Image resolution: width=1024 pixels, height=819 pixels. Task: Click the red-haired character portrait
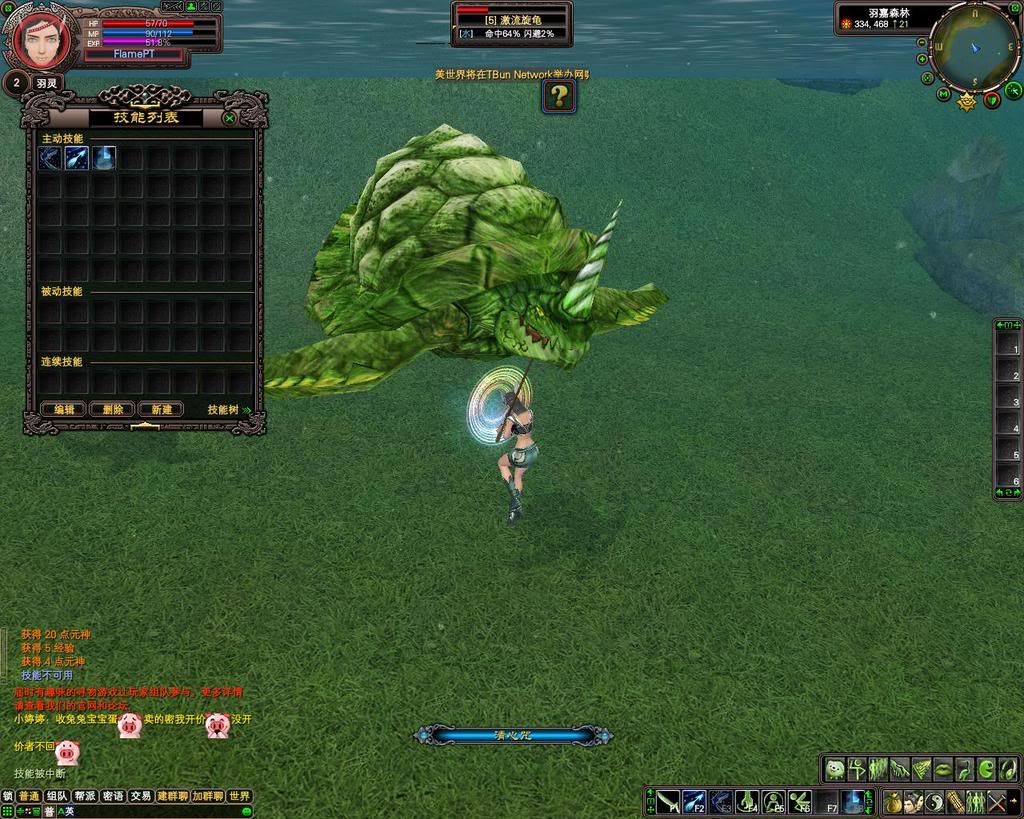click(x=40, y=39)
